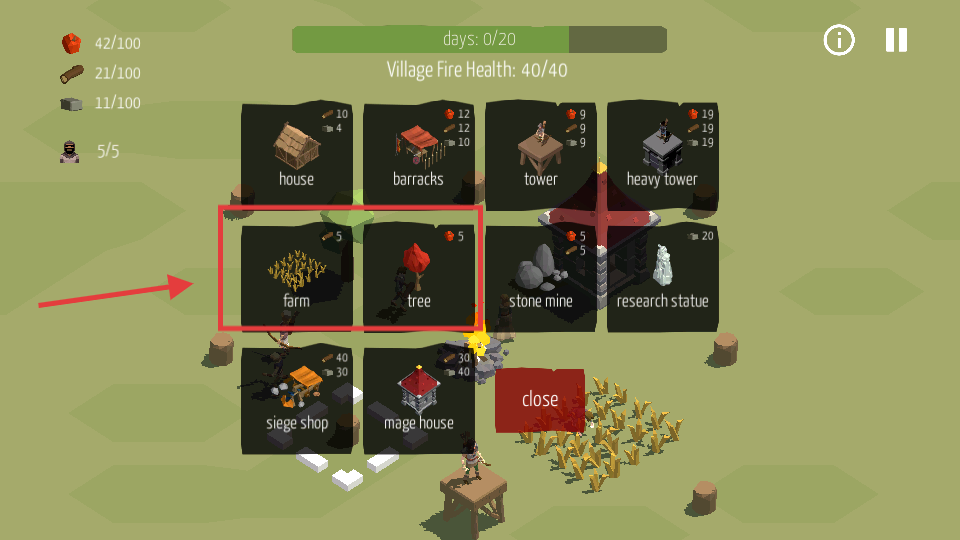
Task: Select the heavy tower card
Action: click(662, 155)
